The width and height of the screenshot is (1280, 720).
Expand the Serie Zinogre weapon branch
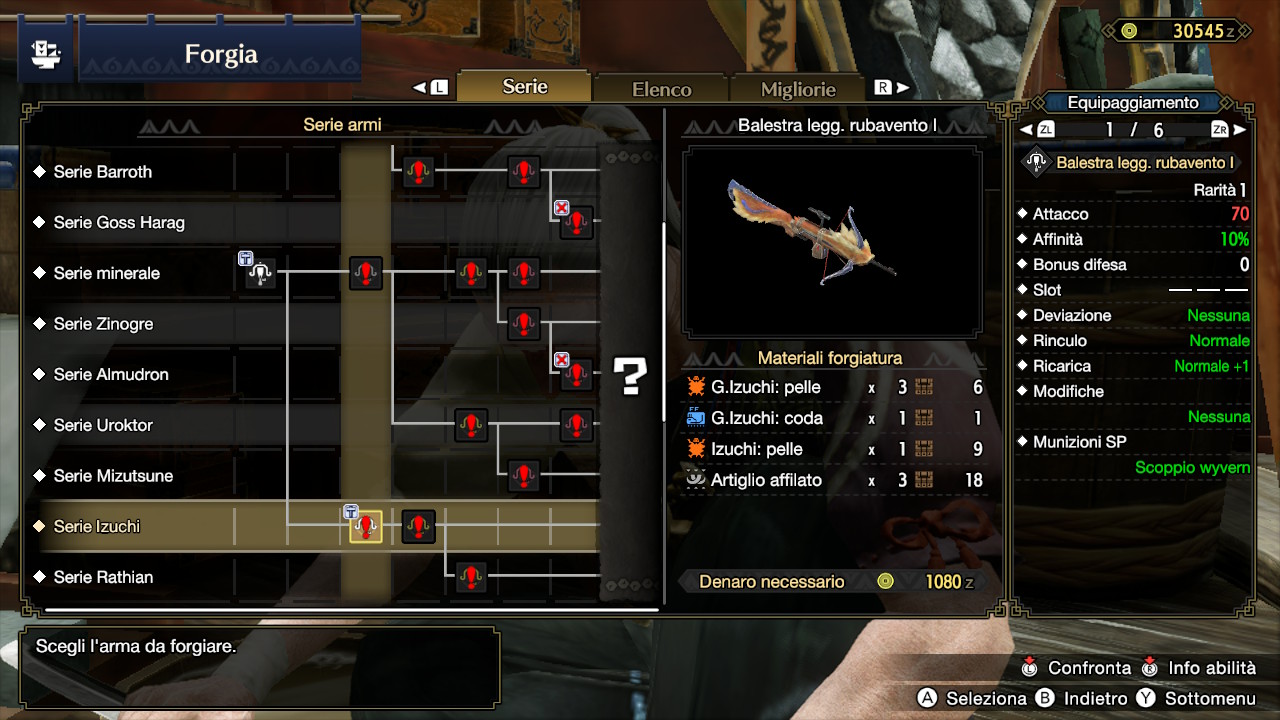104,324
